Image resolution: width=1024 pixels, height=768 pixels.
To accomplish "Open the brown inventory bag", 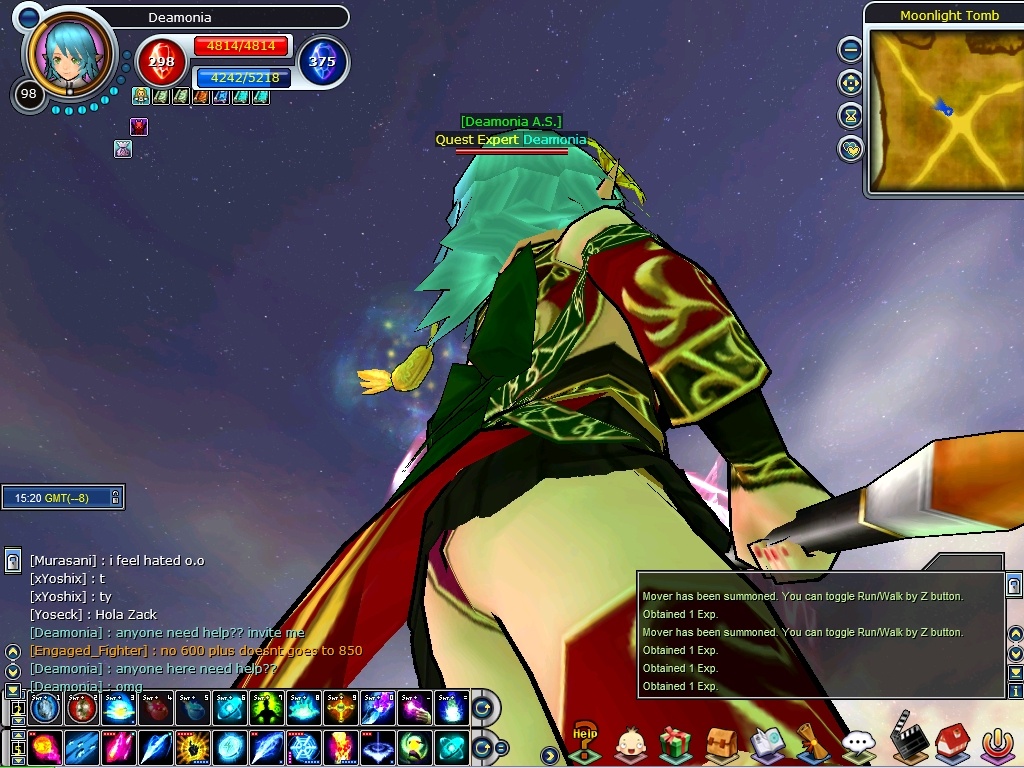I will click(721, 744).
